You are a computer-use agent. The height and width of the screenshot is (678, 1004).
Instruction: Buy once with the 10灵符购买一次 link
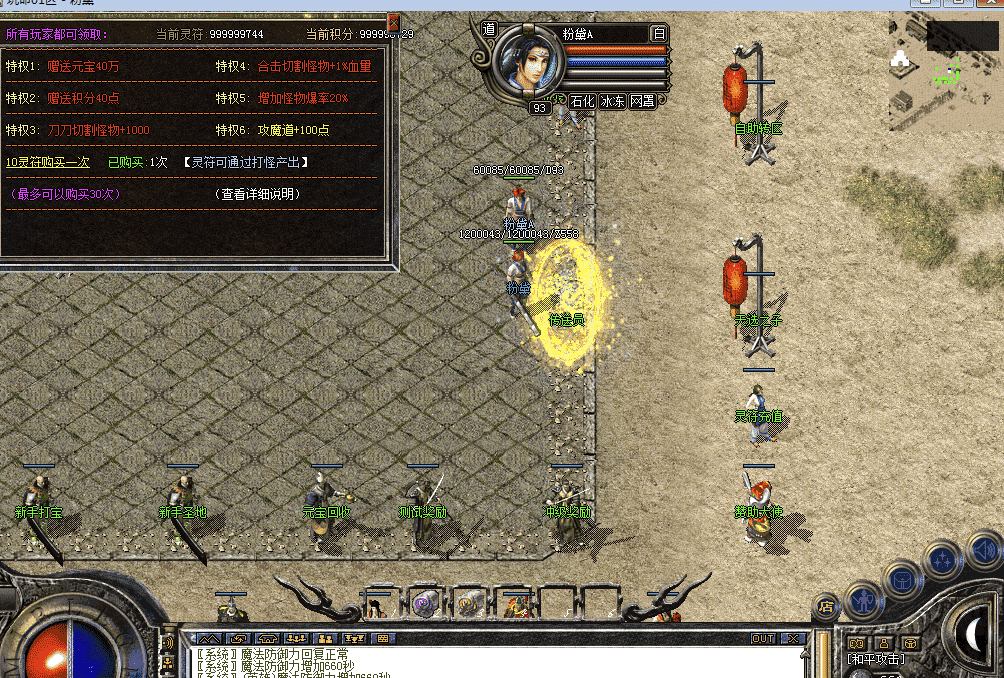(x=48, y=162)
